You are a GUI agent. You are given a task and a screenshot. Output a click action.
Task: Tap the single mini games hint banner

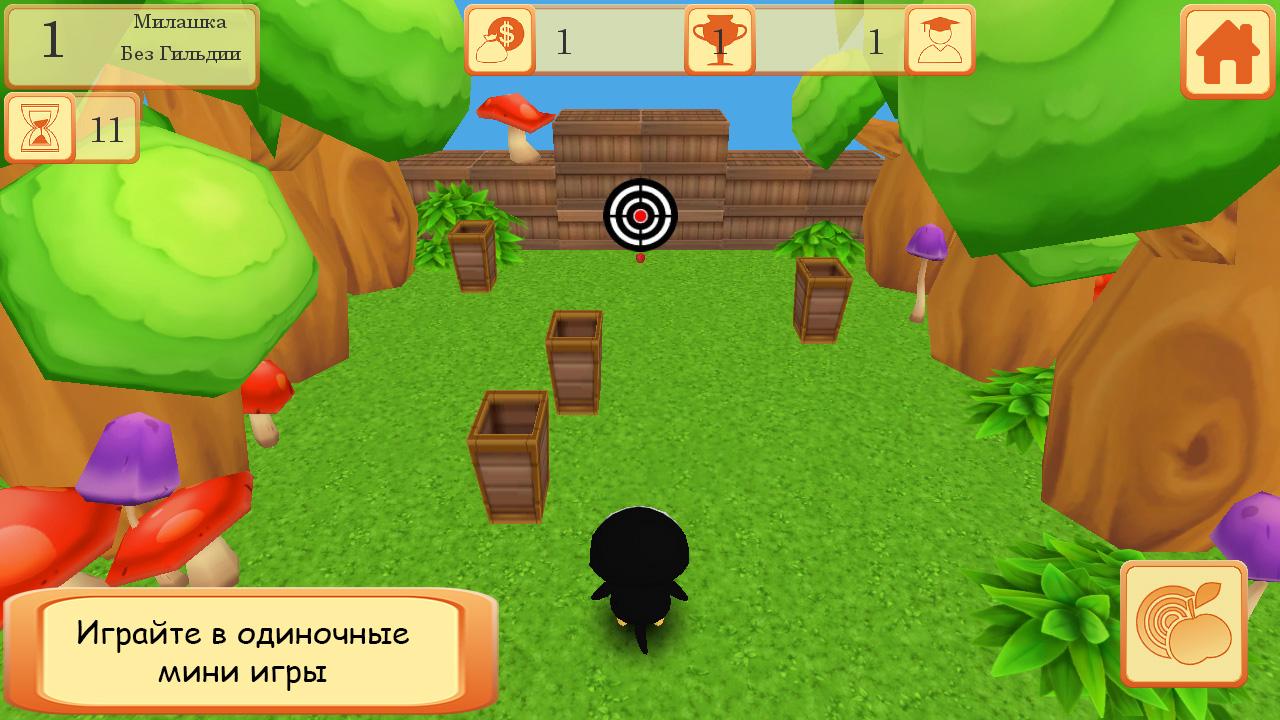(x=250, y=651)
